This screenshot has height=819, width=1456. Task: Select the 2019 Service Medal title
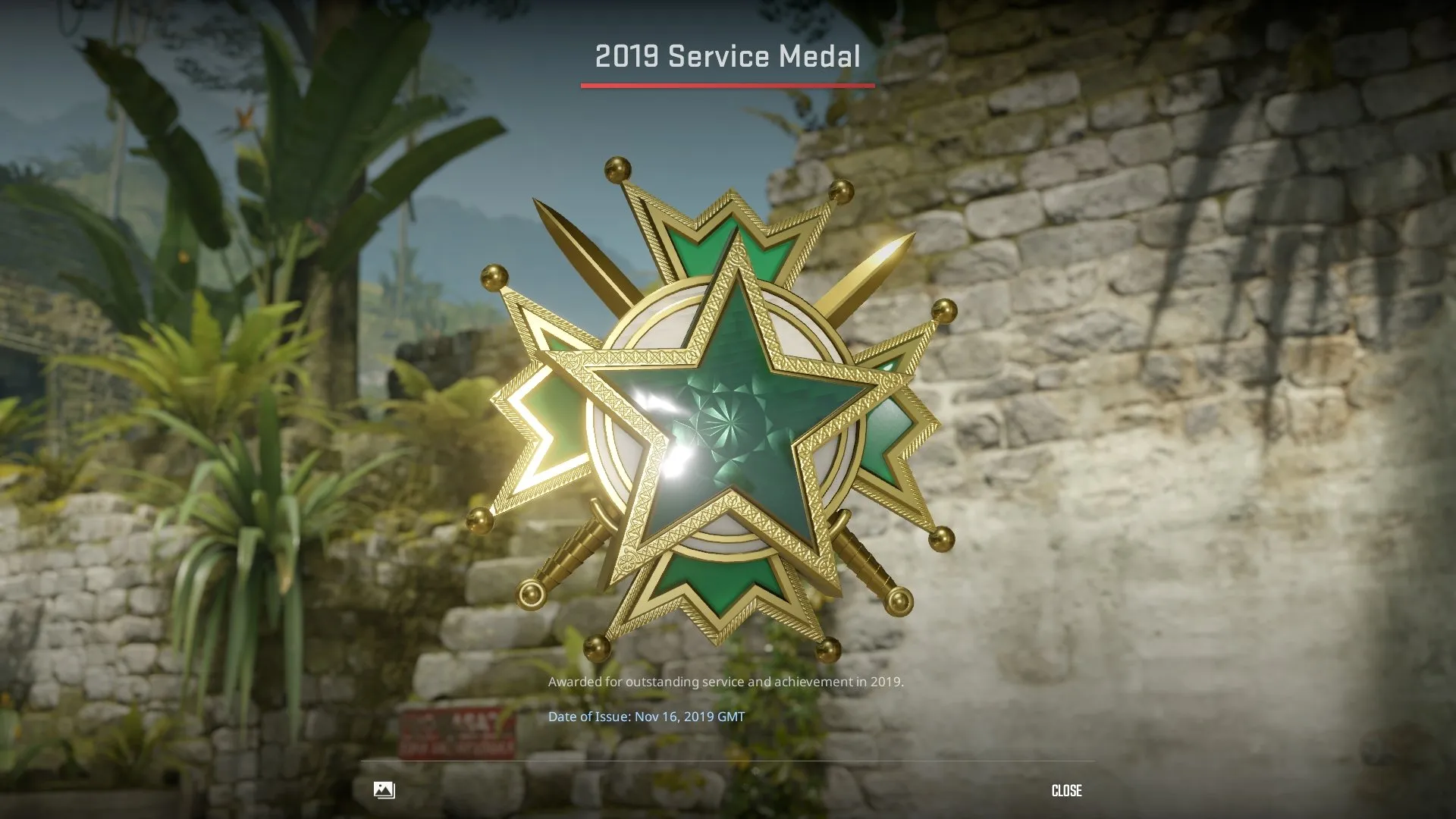point(726,55)
